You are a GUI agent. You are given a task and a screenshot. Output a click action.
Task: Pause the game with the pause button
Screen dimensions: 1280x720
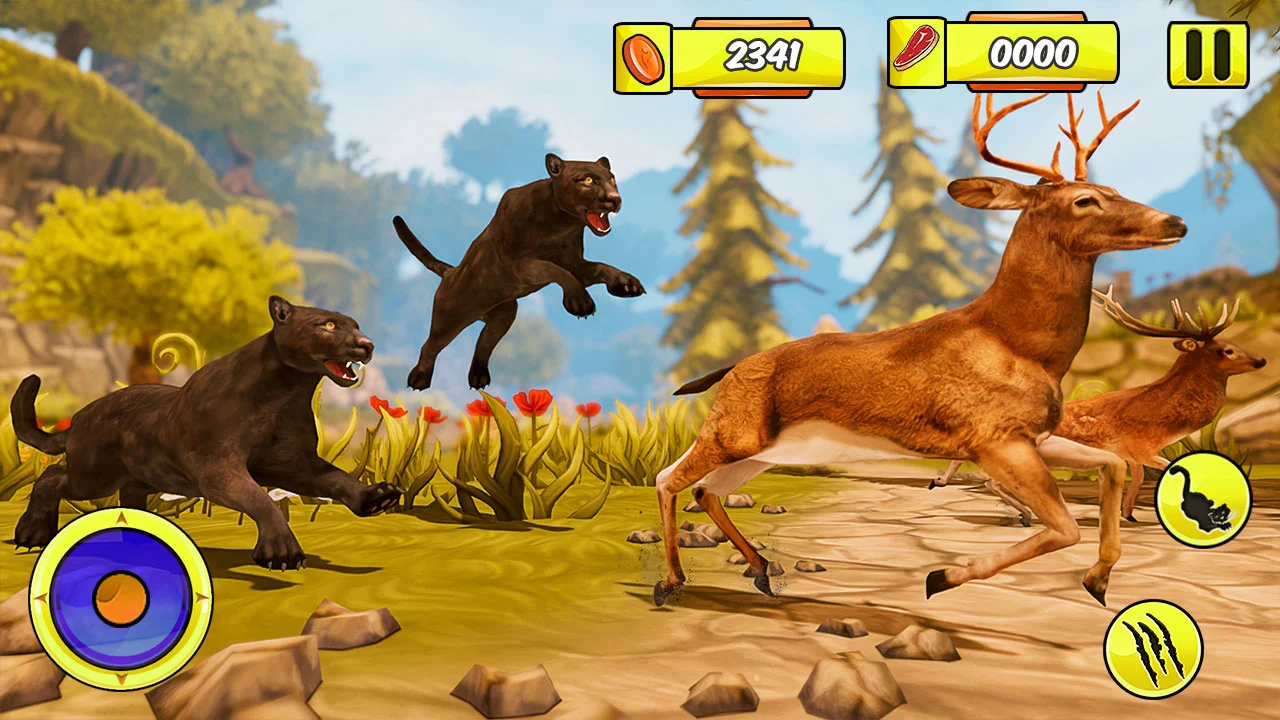point(1208,55)
